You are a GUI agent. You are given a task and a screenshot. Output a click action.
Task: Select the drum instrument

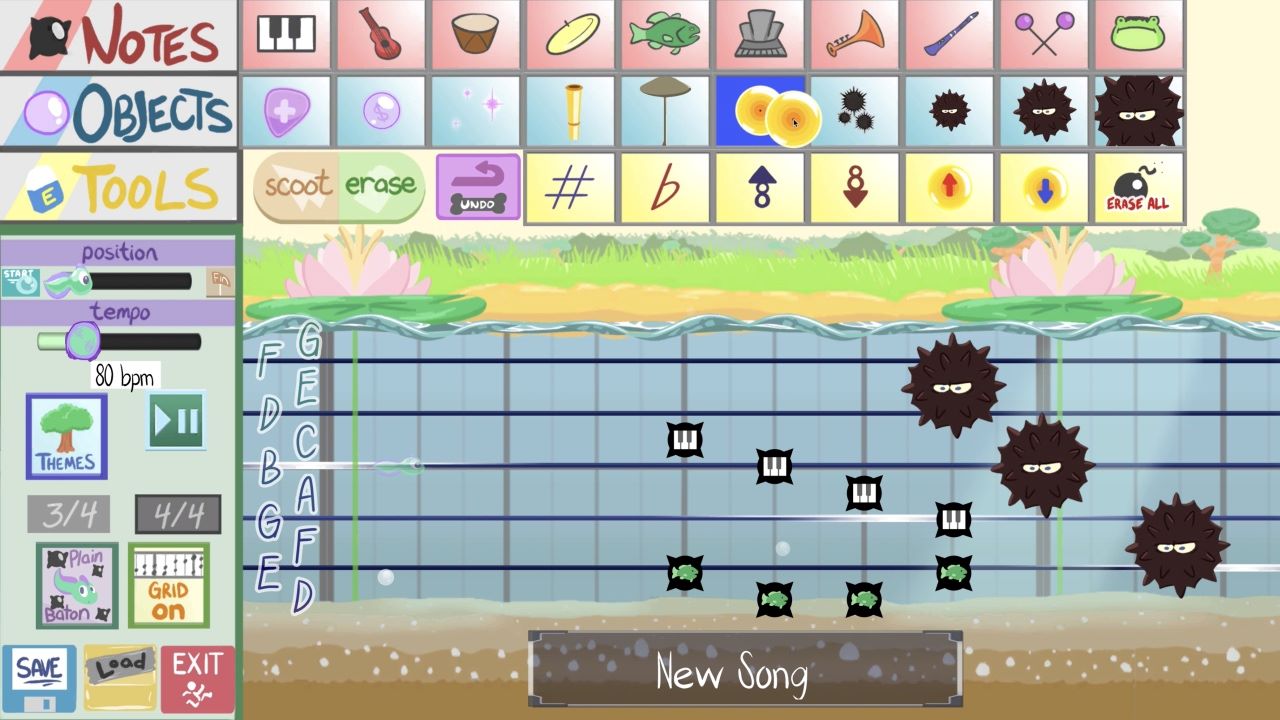pyautogui.click(x=474, y=36)
